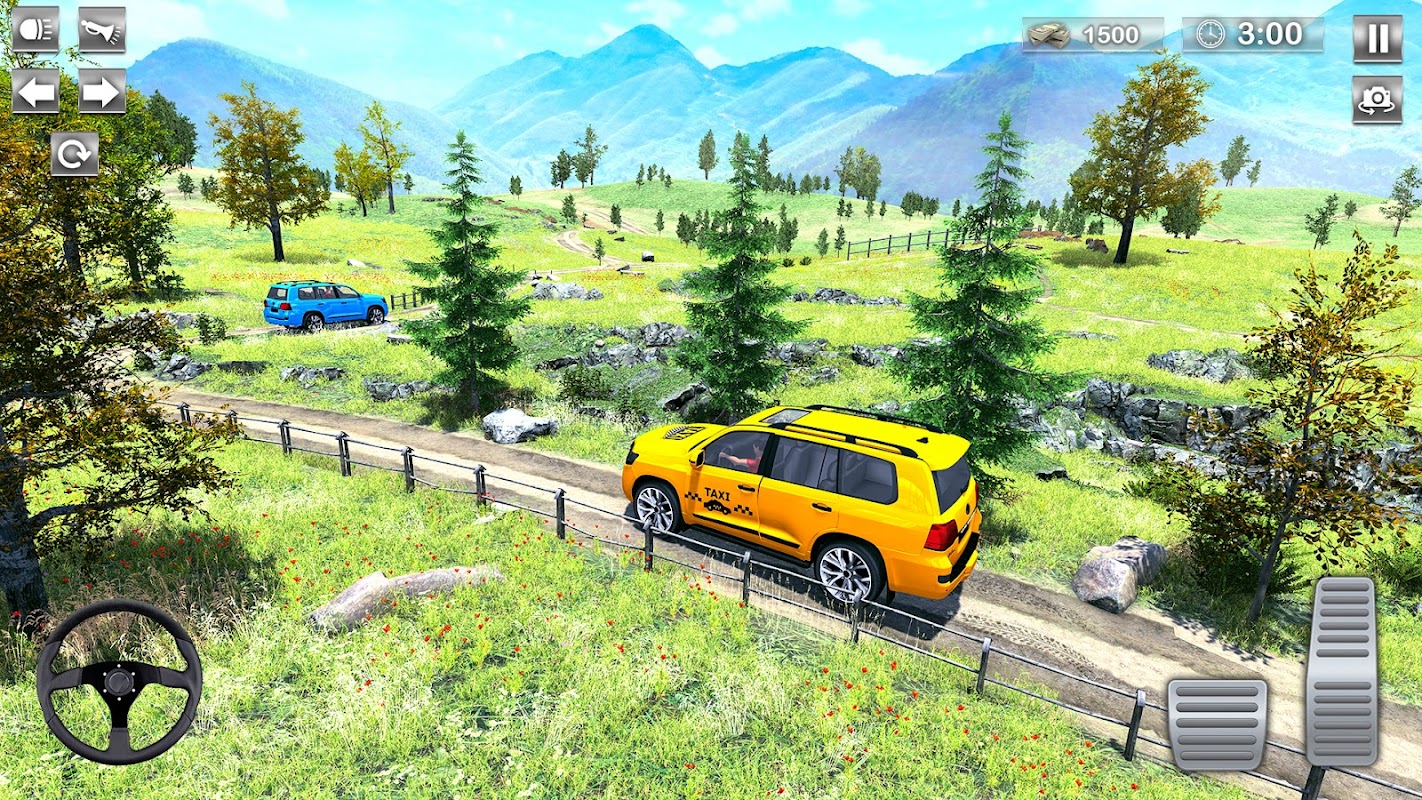The width and height of the screenshot is (1422, 800).
Task: Tap the wide brake pedal
Action: coord(1217,724)
